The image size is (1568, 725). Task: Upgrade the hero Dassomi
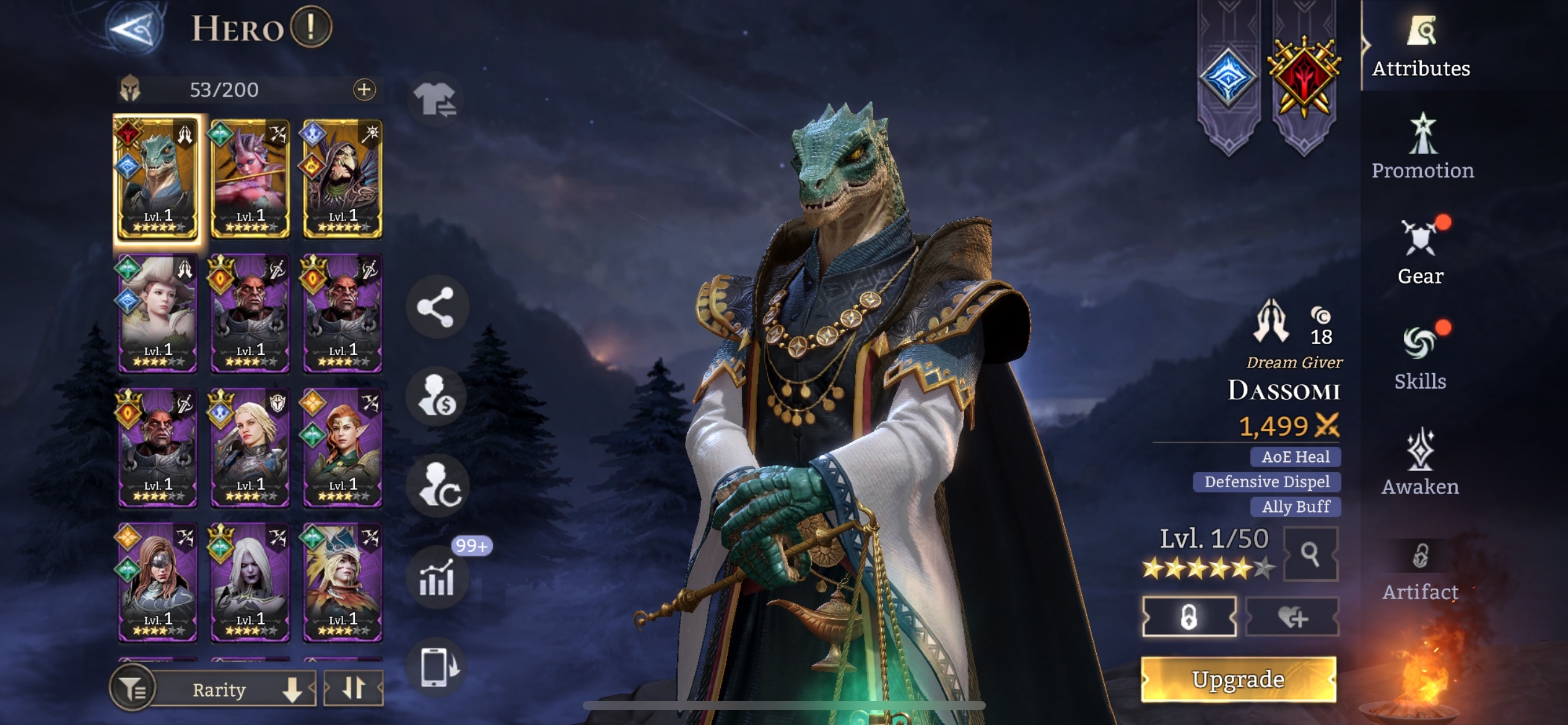[x=1238, y=679]
